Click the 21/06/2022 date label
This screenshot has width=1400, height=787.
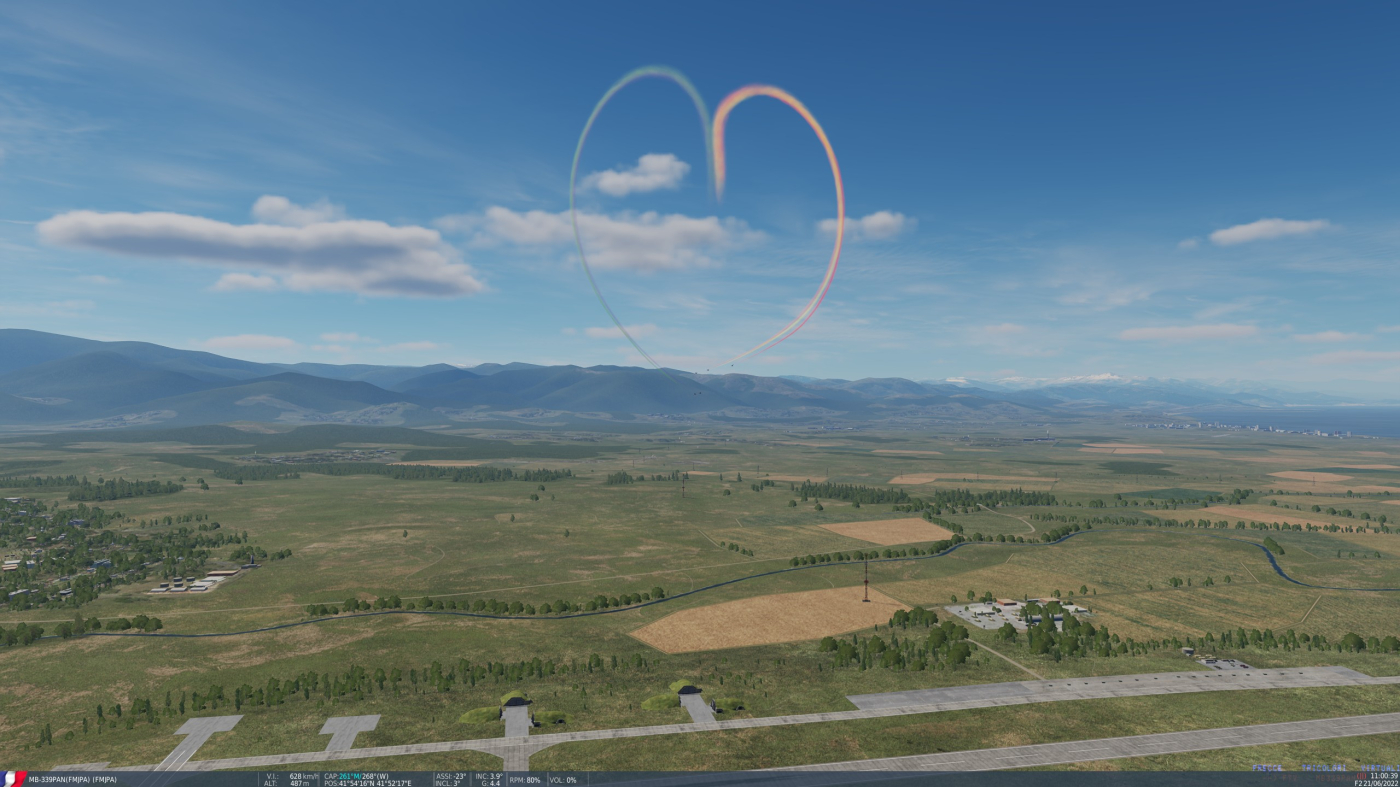click(1381, 784)
